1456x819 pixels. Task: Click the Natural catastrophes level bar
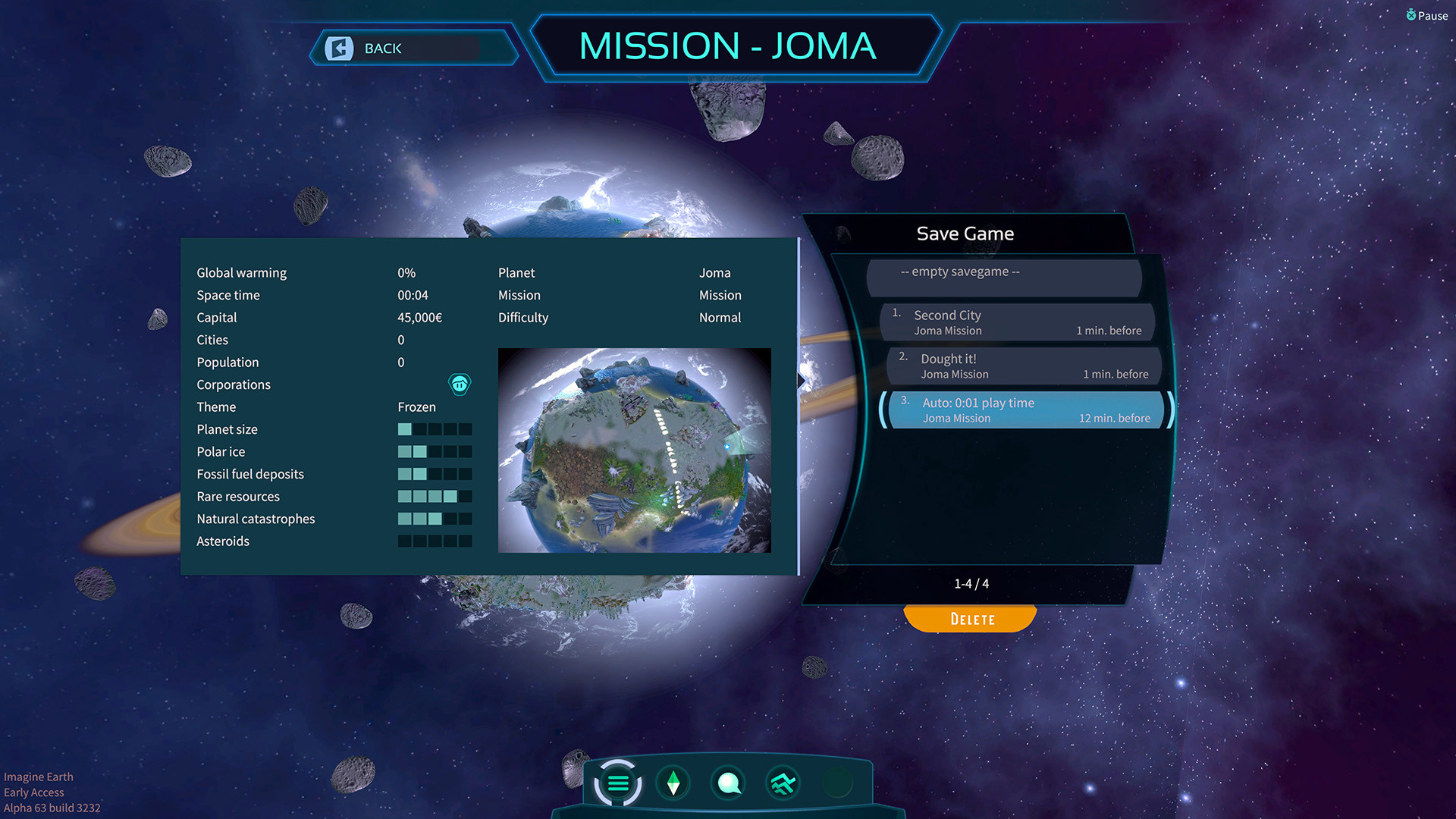tap(434, 519)
